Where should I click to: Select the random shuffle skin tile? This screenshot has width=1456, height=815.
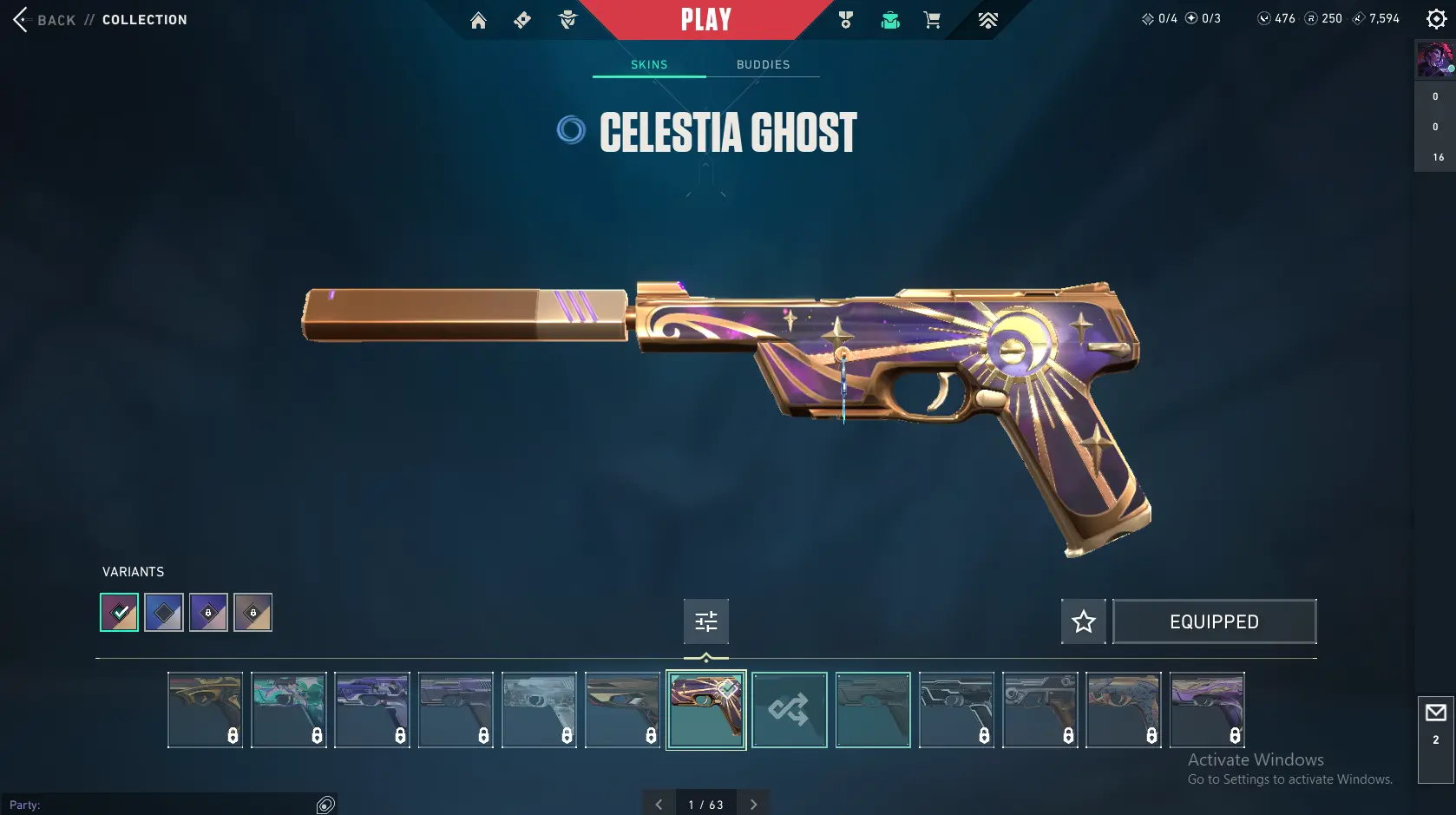click(x=789, y=710)
